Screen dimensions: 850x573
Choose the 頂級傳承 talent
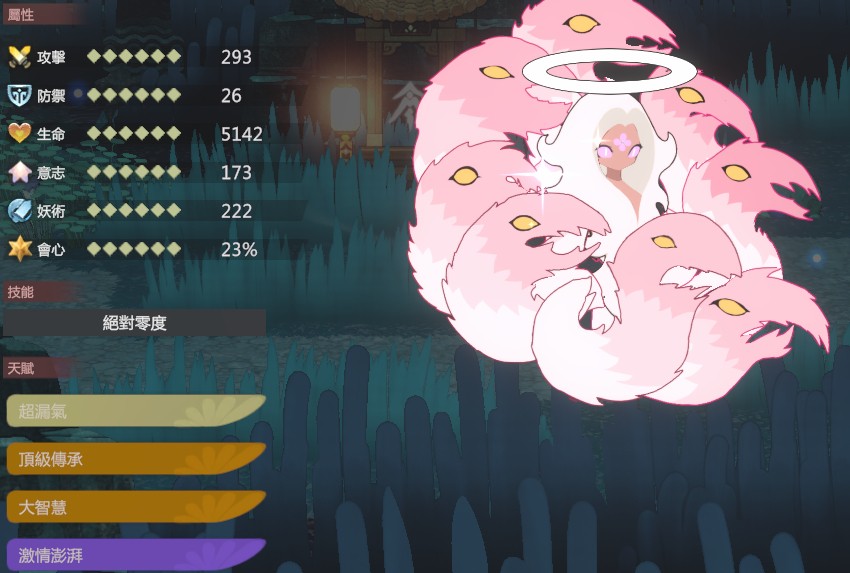135,459
